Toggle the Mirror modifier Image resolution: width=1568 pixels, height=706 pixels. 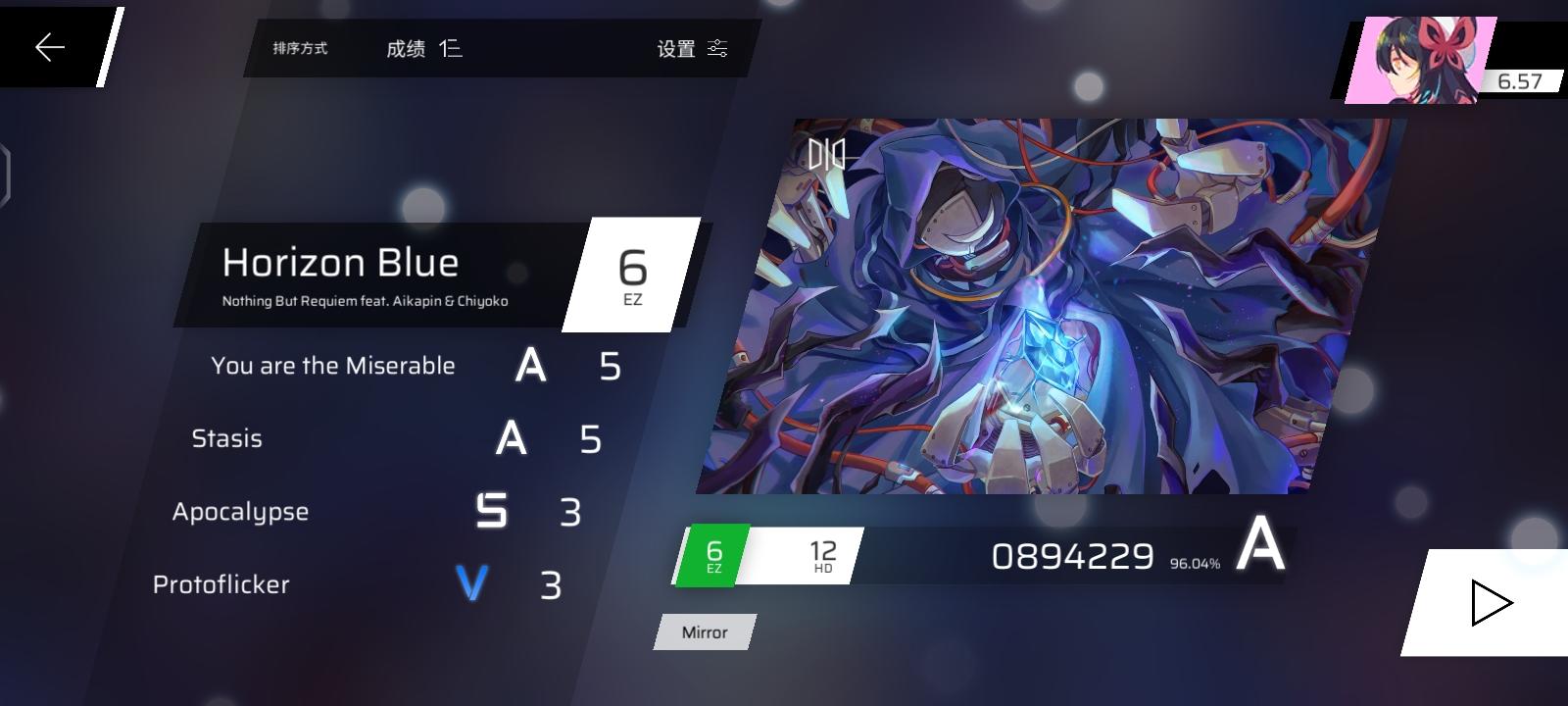704,632
